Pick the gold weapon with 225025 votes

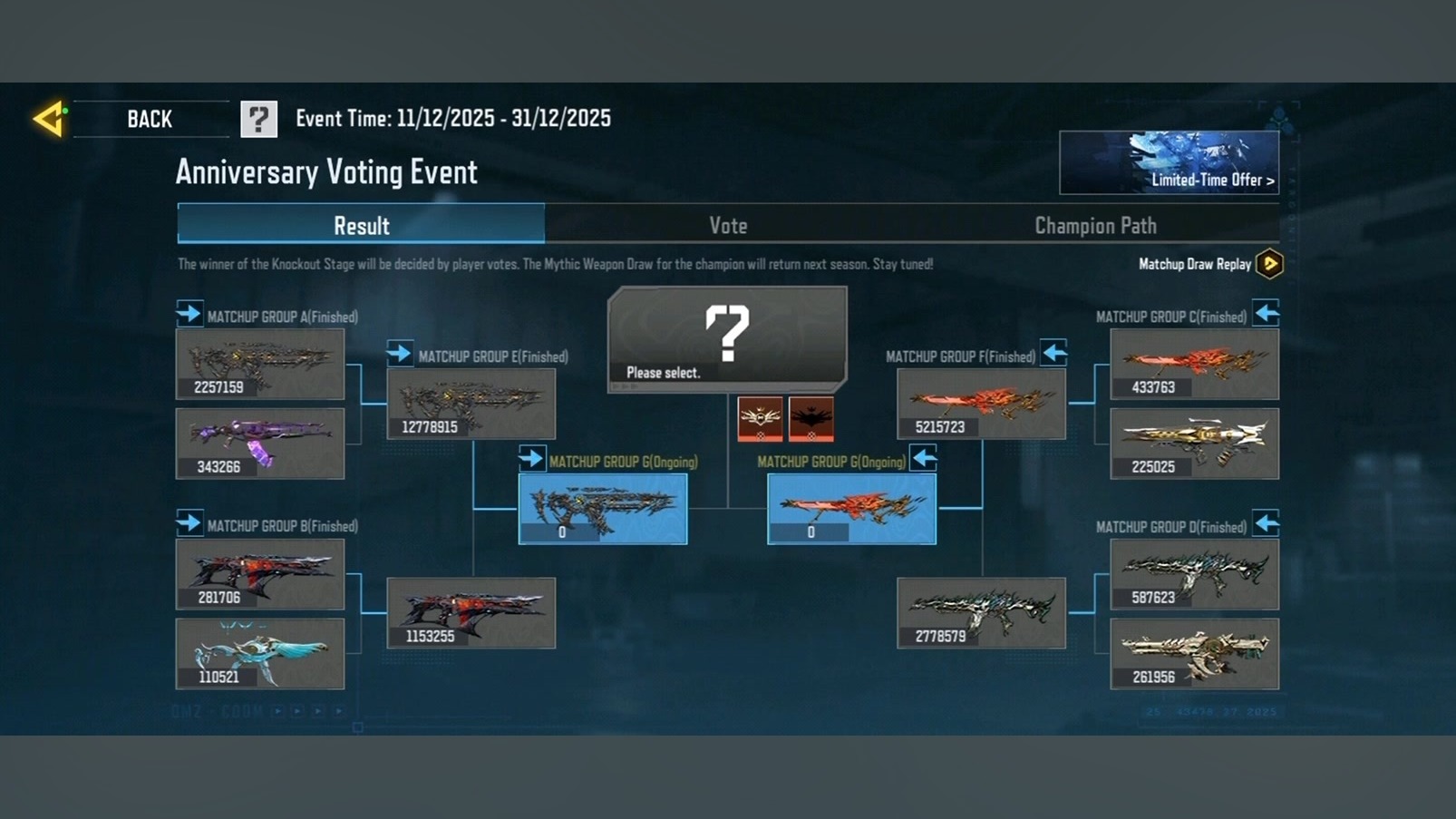coord(1194,443)
